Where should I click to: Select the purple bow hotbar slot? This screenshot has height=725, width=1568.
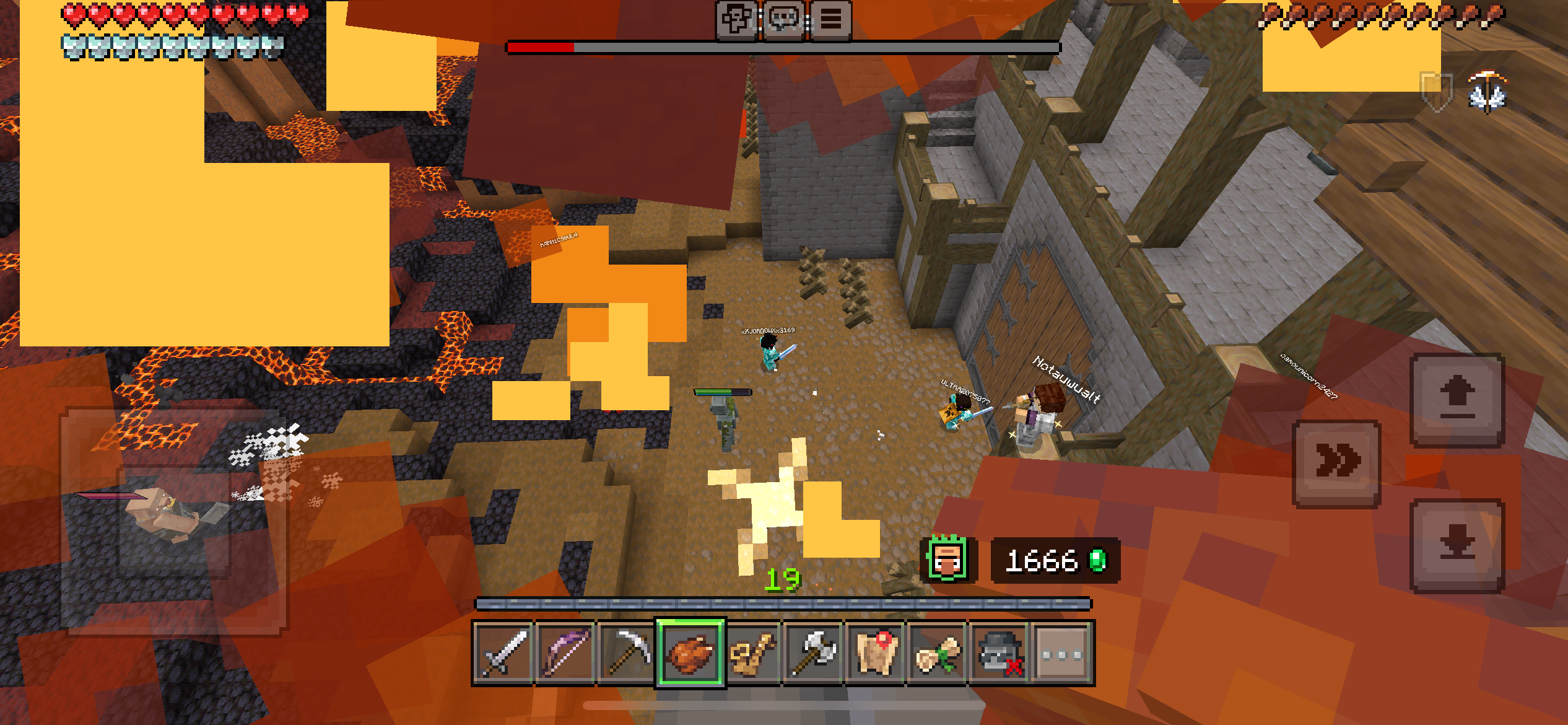coord(565,652)
